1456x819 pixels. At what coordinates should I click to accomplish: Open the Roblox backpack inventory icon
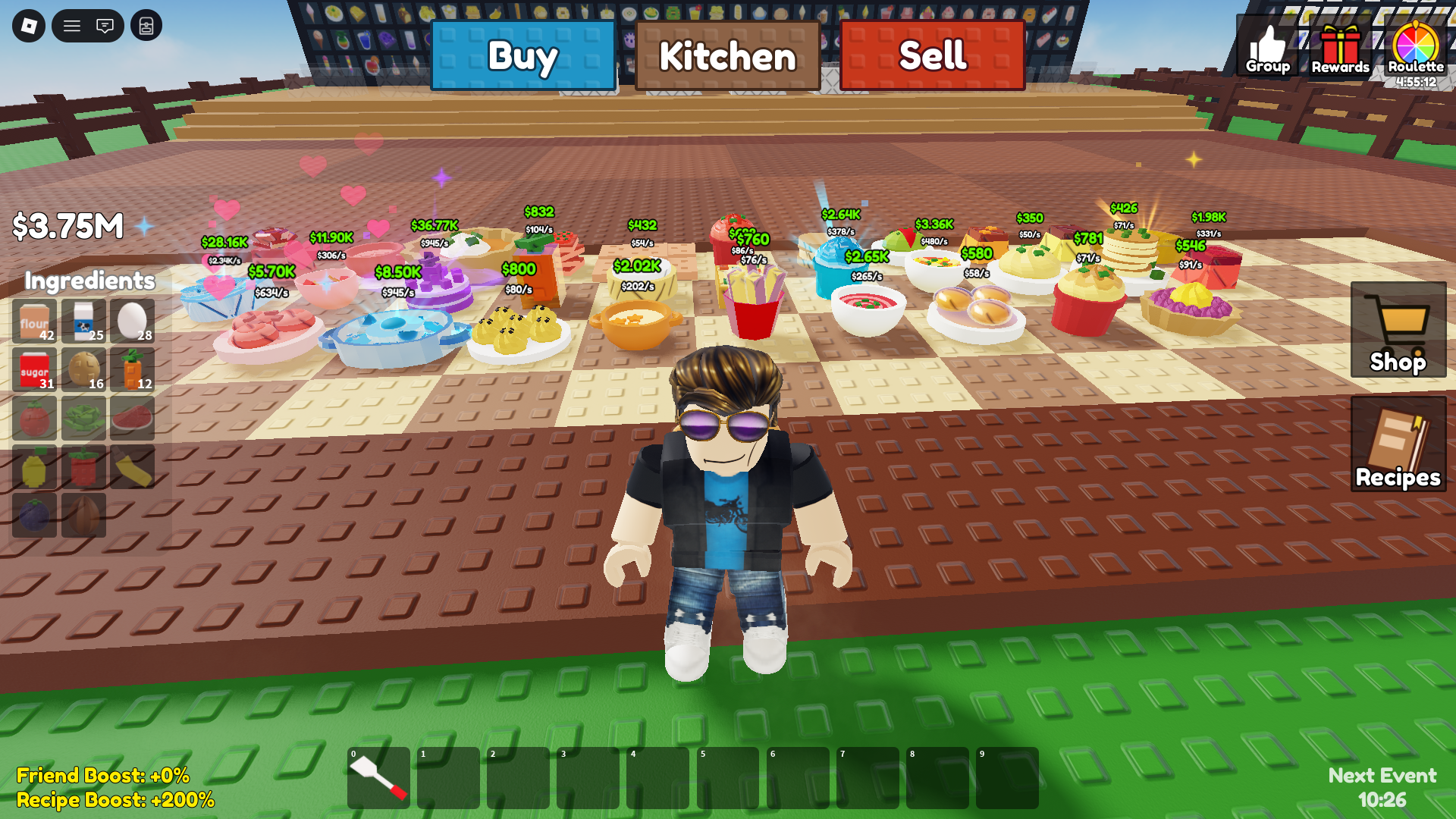pyautogui.click(x=146, y=25)
